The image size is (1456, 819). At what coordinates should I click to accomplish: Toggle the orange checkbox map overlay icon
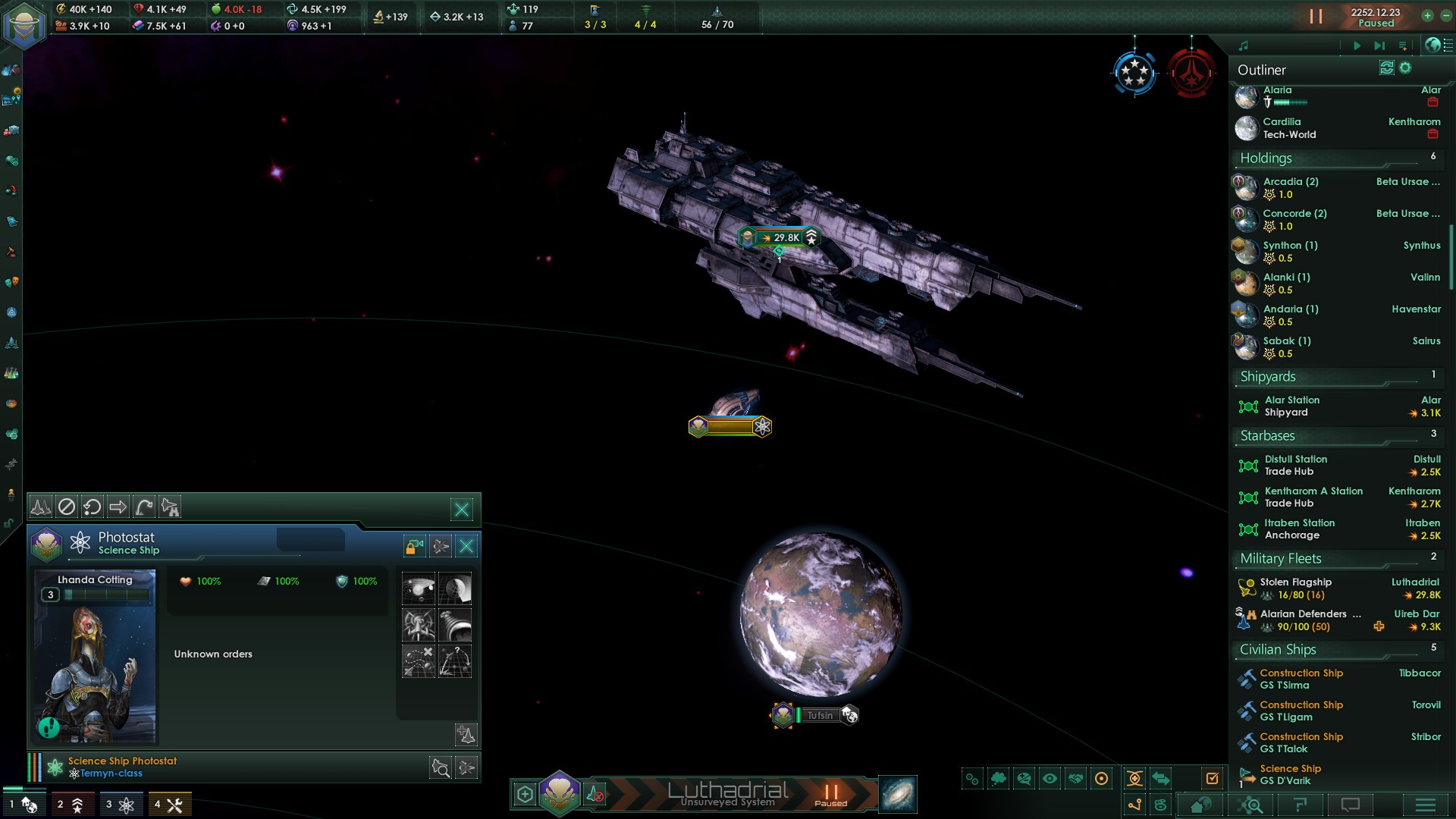(x=1212, y=777)
